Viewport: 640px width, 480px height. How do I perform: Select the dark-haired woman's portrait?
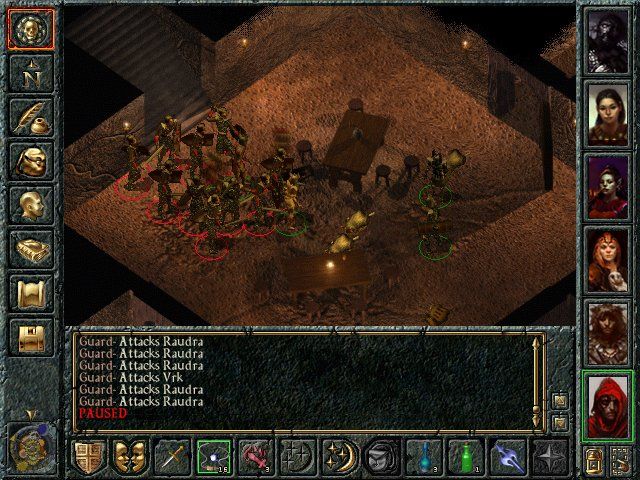(607, 112)
